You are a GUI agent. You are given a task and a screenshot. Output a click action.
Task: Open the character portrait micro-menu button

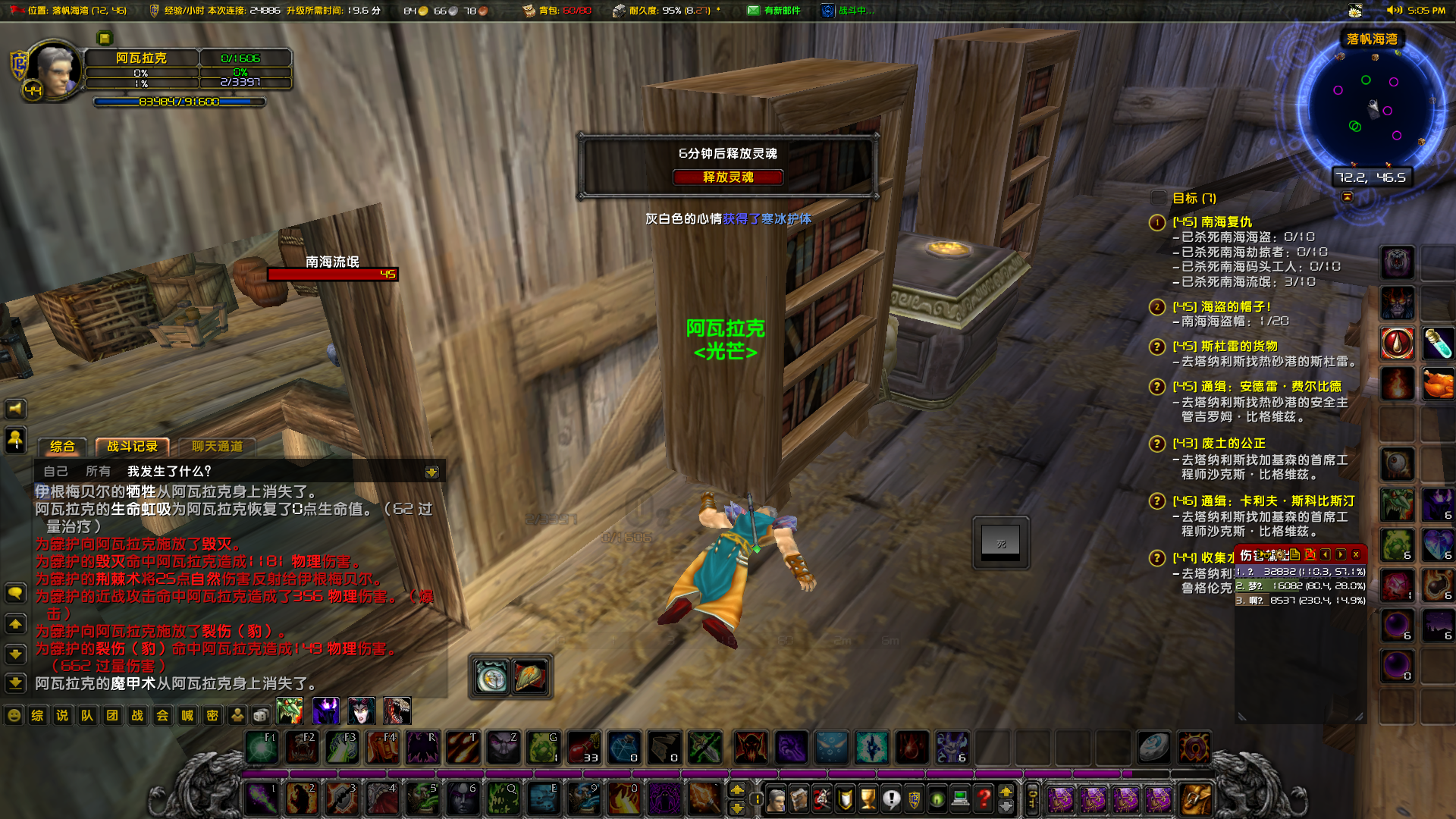click(776, 799)
